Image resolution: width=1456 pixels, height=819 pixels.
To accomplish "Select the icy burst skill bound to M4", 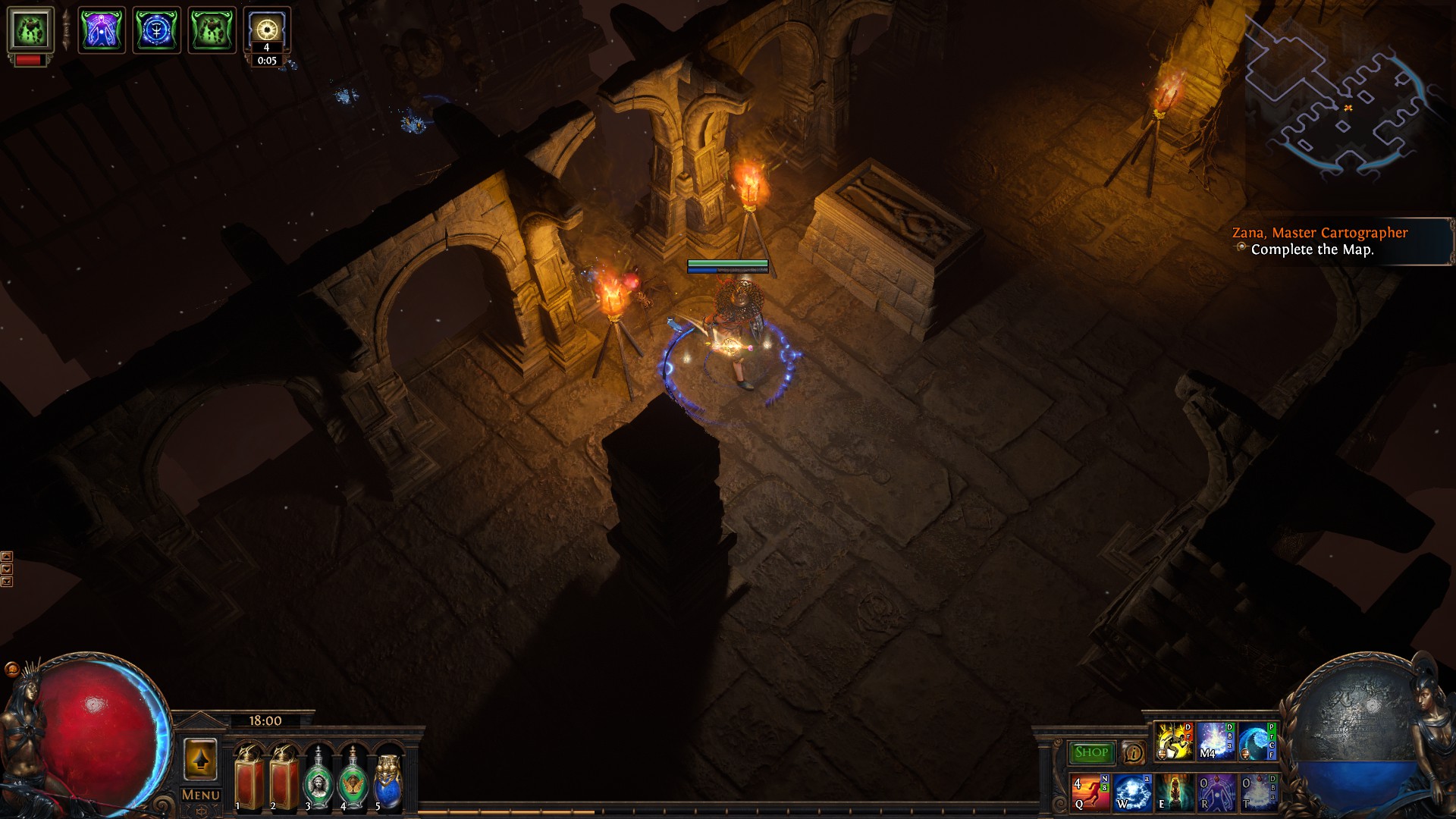I will 1215,742.
